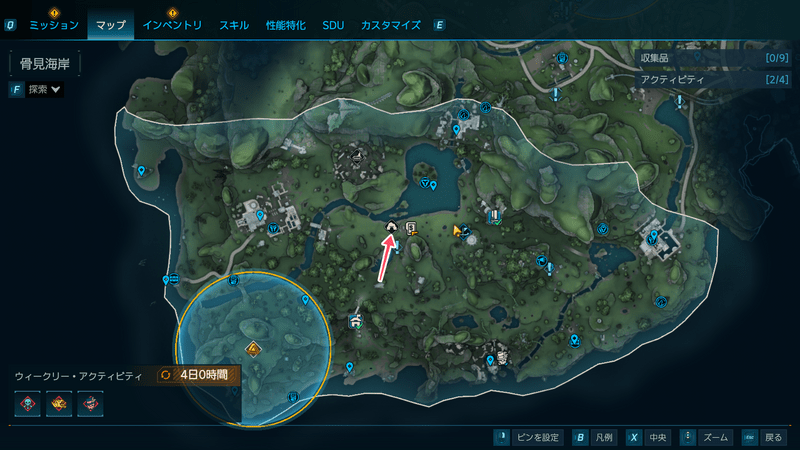Switch to the ミッション tab
This screenshot has width=800, height=450.
(54, 25)
